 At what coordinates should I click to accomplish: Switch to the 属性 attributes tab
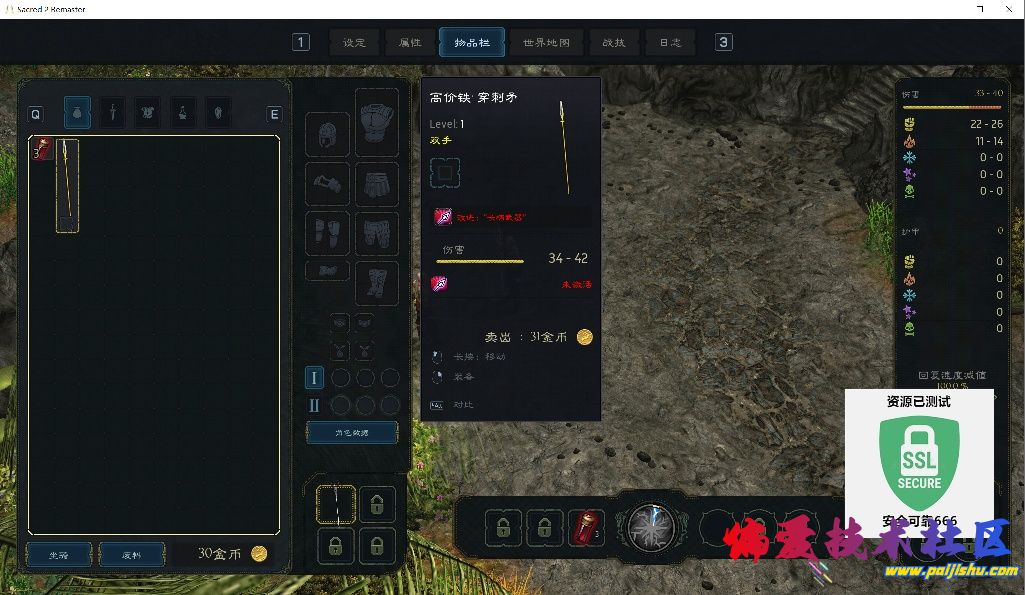(410, 43)
